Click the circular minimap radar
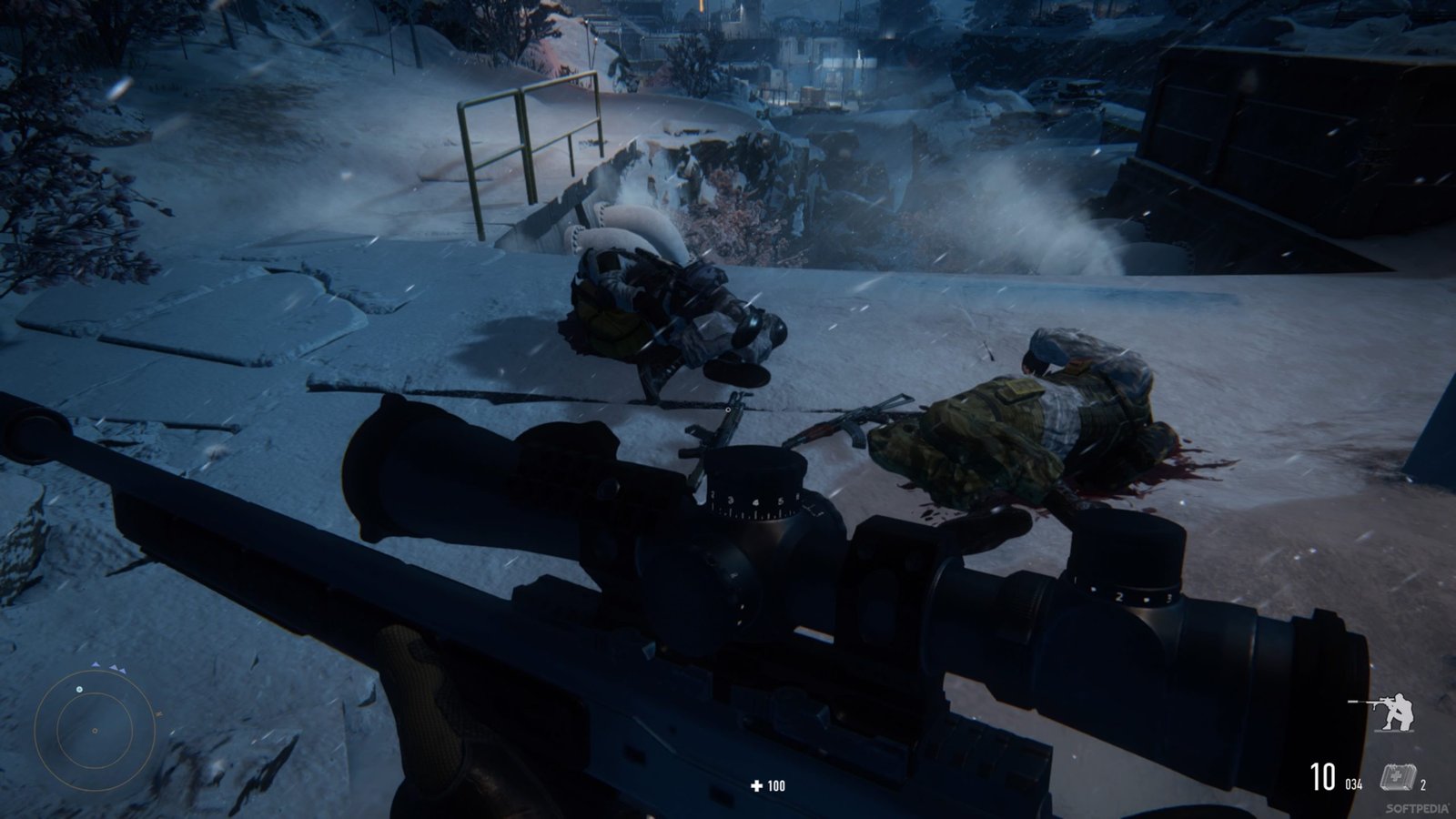 point(95,729)
